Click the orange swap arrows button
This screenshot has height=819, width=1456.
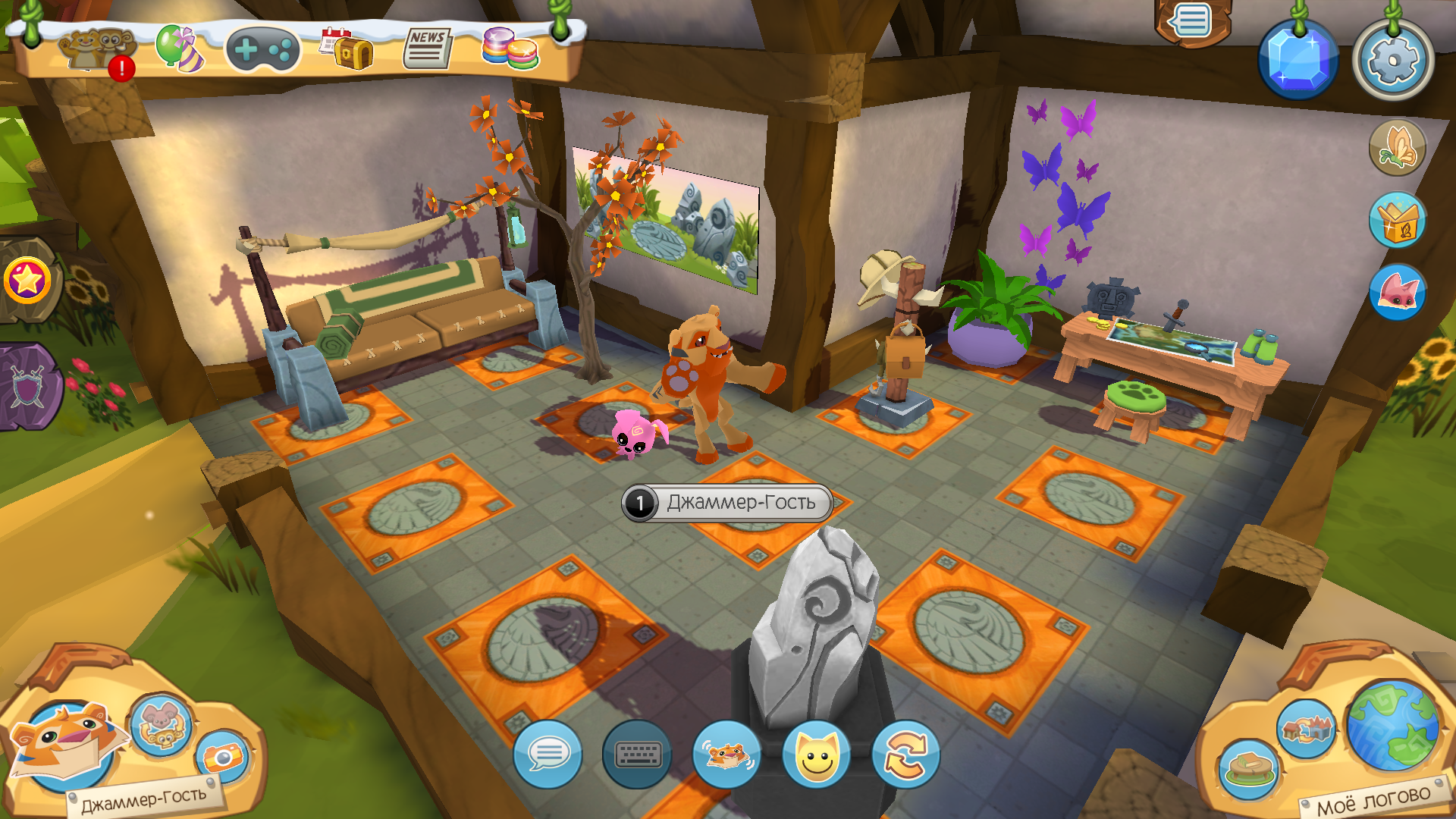906,755
